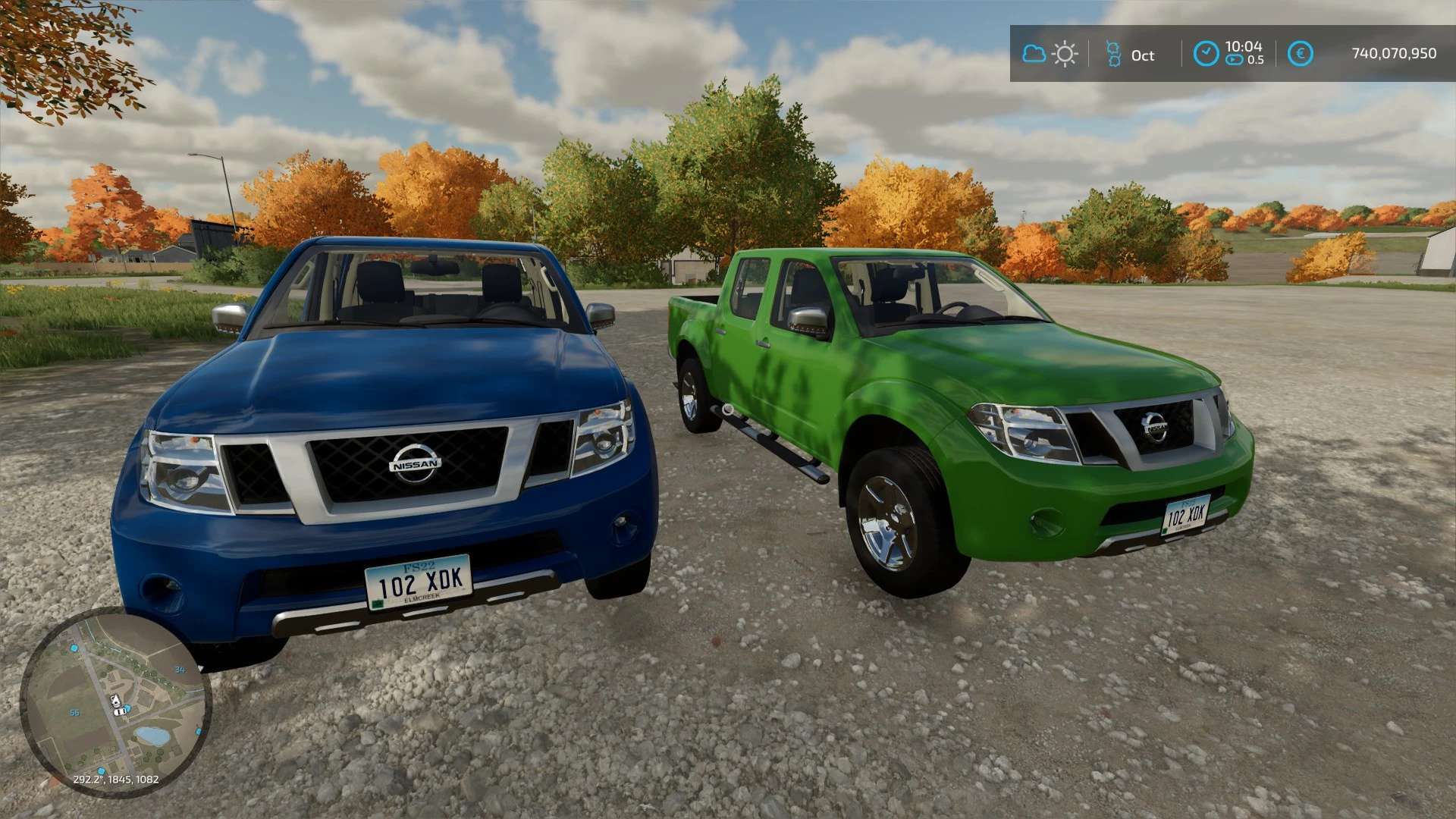The image size is (1456, 819).
Task: Select the blue clock icon
Action: (1205, 54)
